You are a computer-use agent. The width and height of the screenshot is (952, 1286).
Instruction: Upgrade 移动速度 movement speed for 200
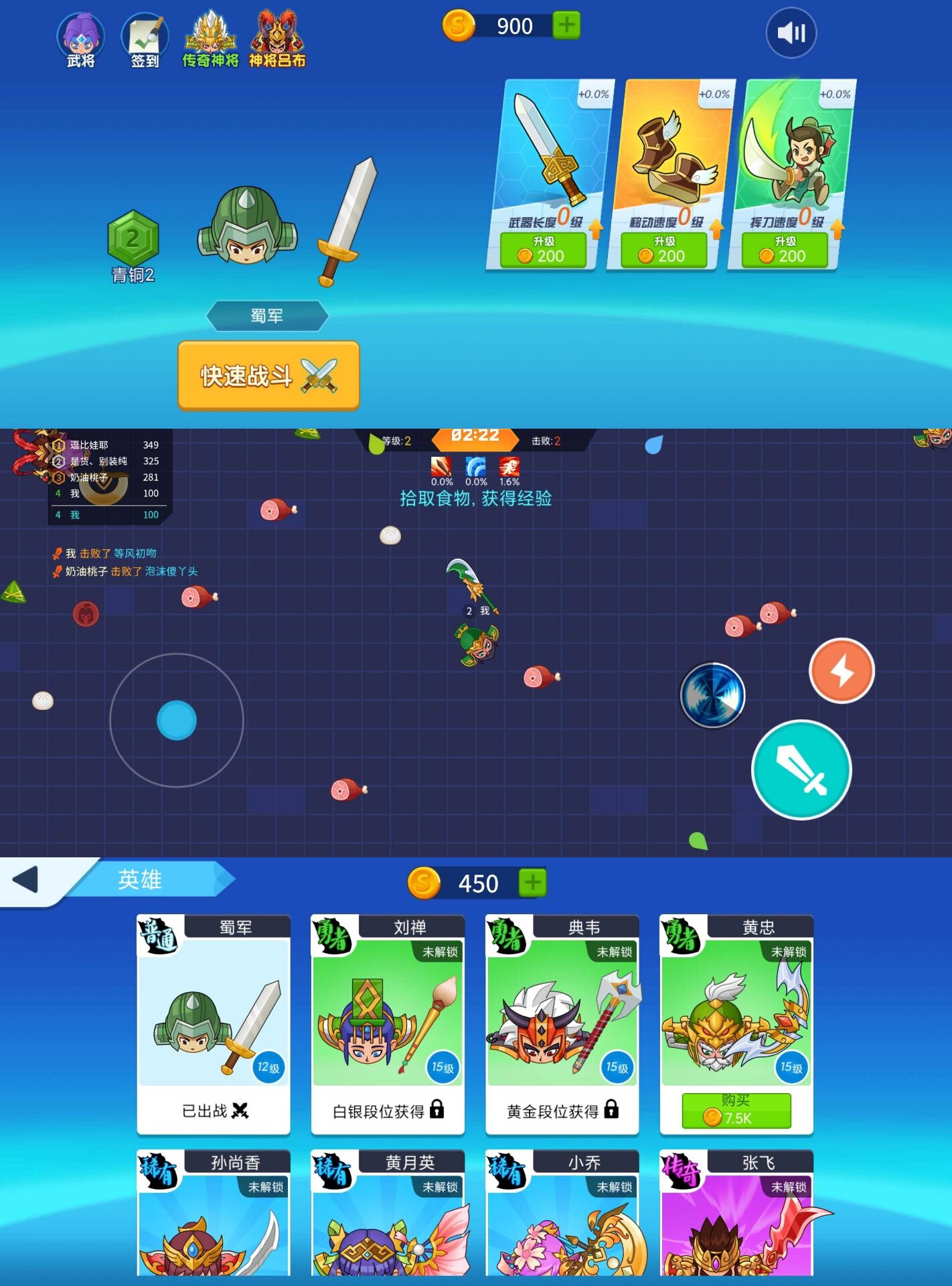click(x=663, y=251)
